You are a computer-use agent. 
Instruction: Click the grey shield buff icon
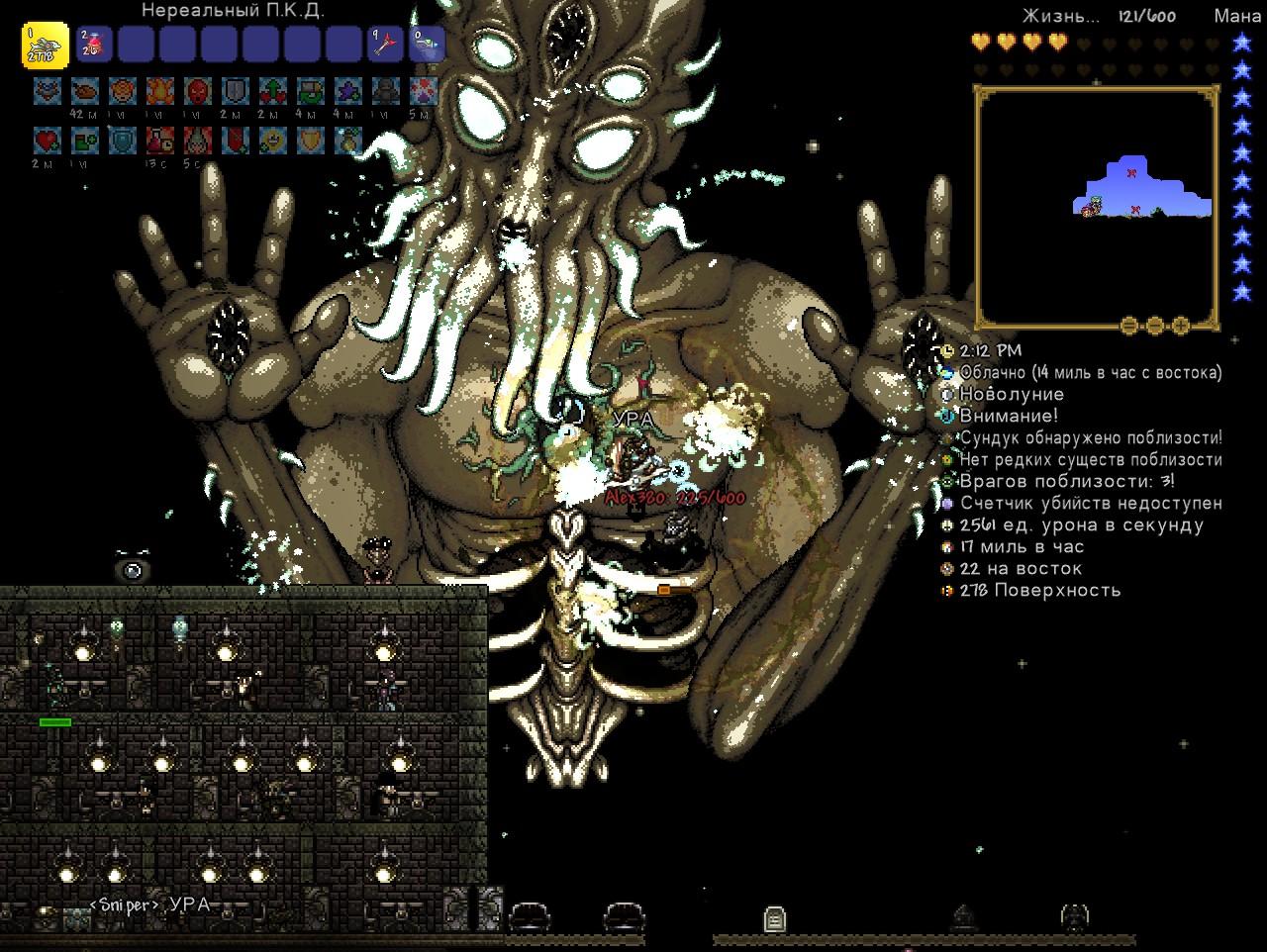tap(236, 92)
